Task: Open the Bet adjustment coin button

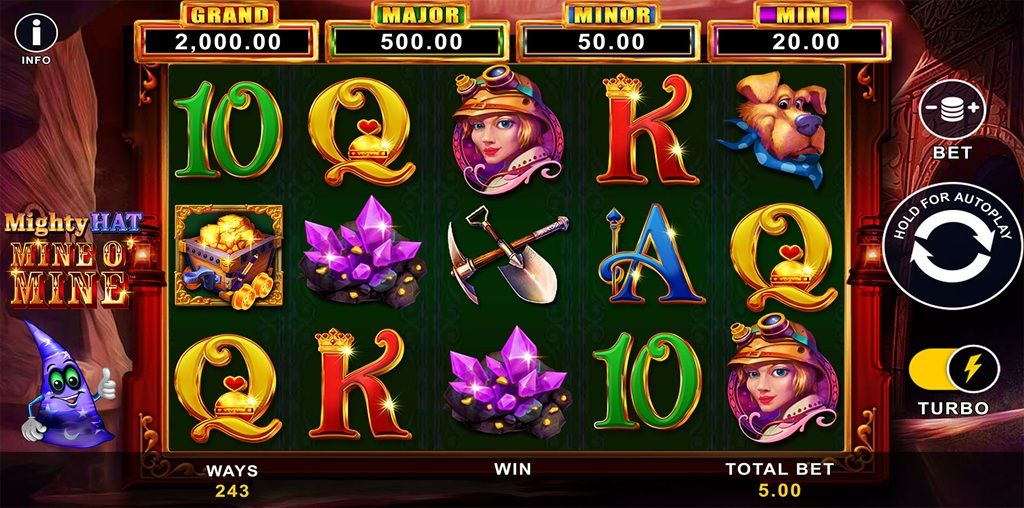Action: pos(952,110)
